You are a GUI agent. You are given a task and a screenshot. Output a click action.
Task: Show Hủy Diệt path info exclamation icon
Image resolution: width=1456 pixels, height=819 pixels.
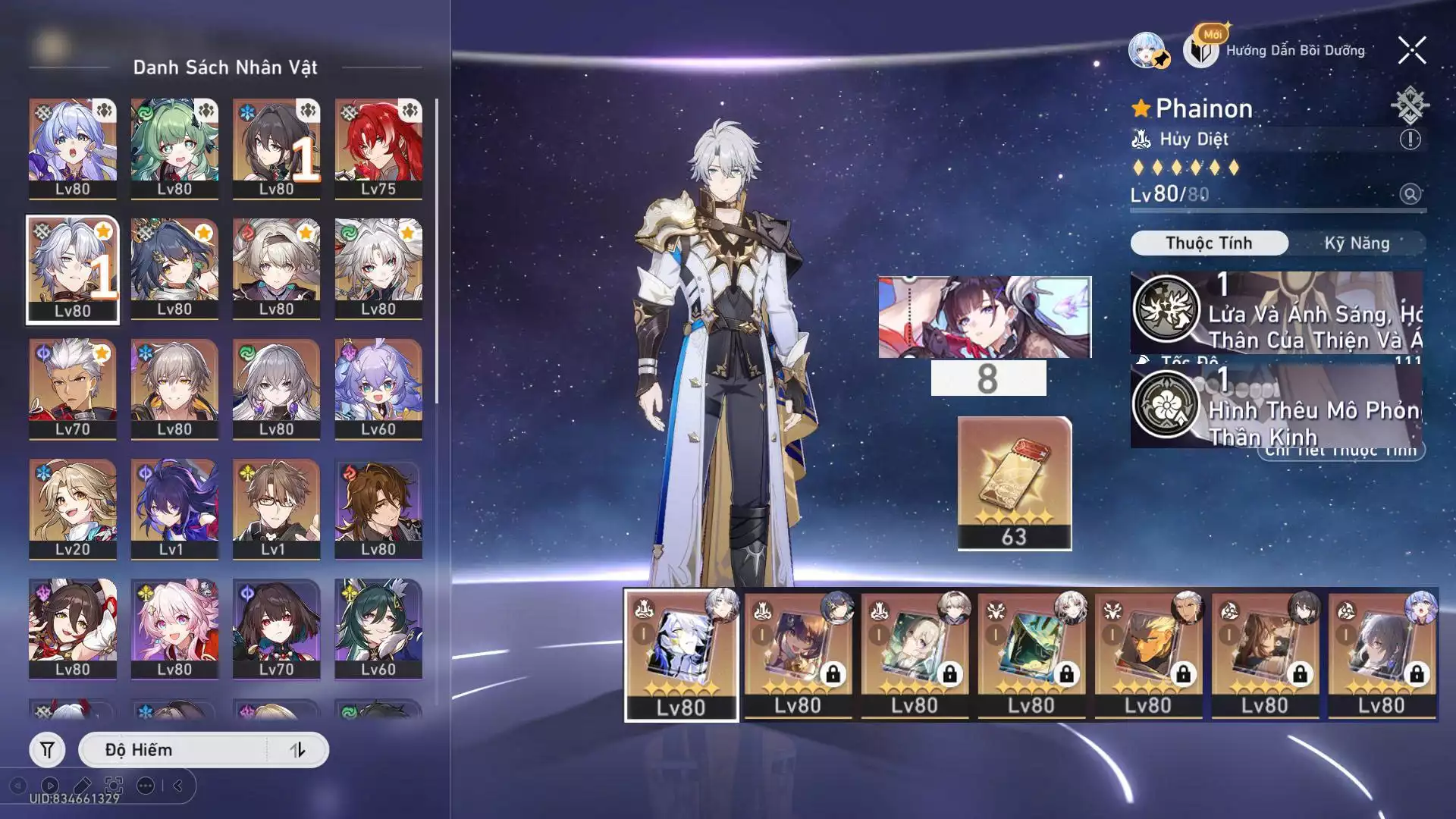click(x=1410, y=140)
